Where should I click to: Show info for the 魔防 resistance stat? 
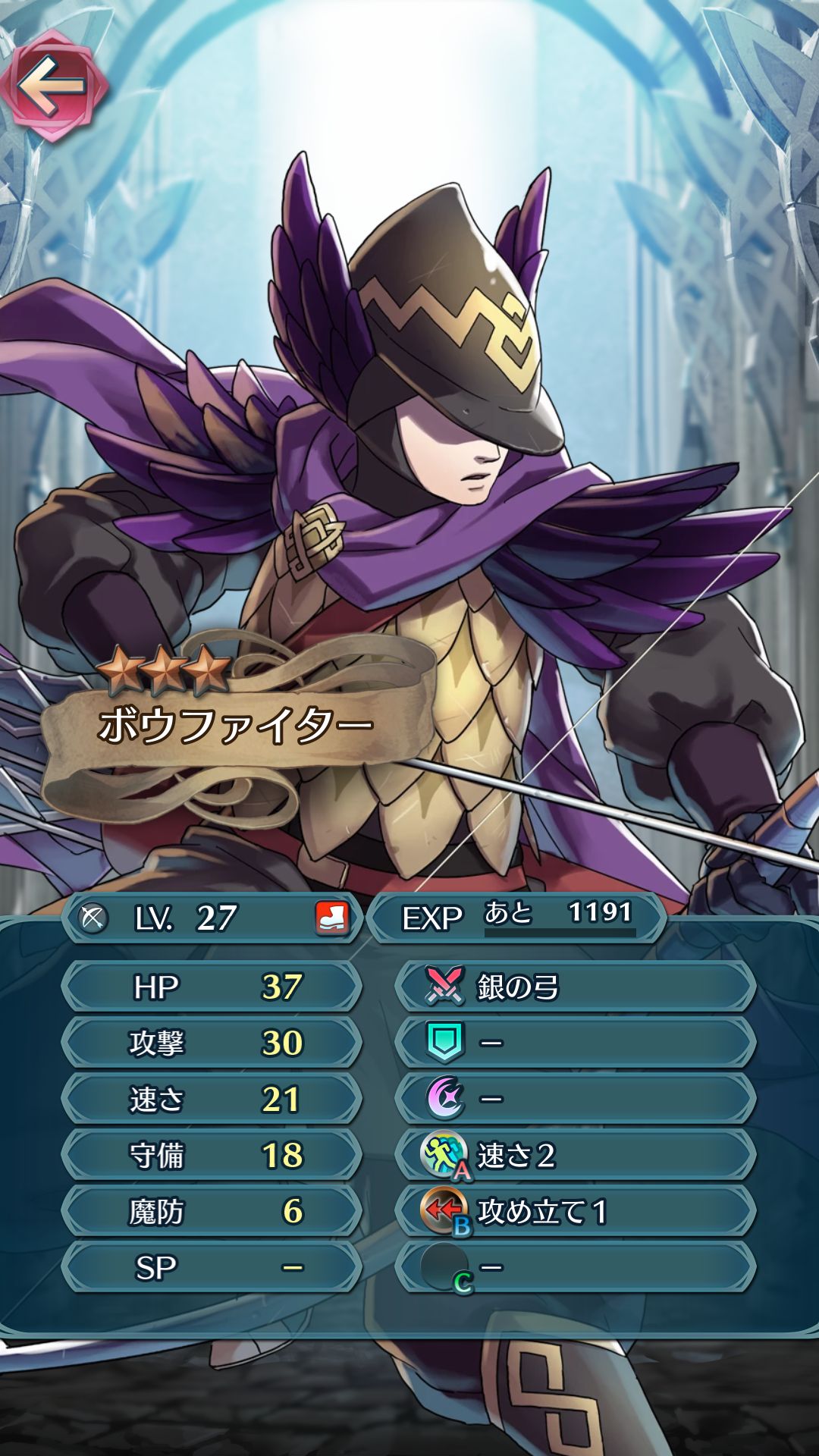211,1211
